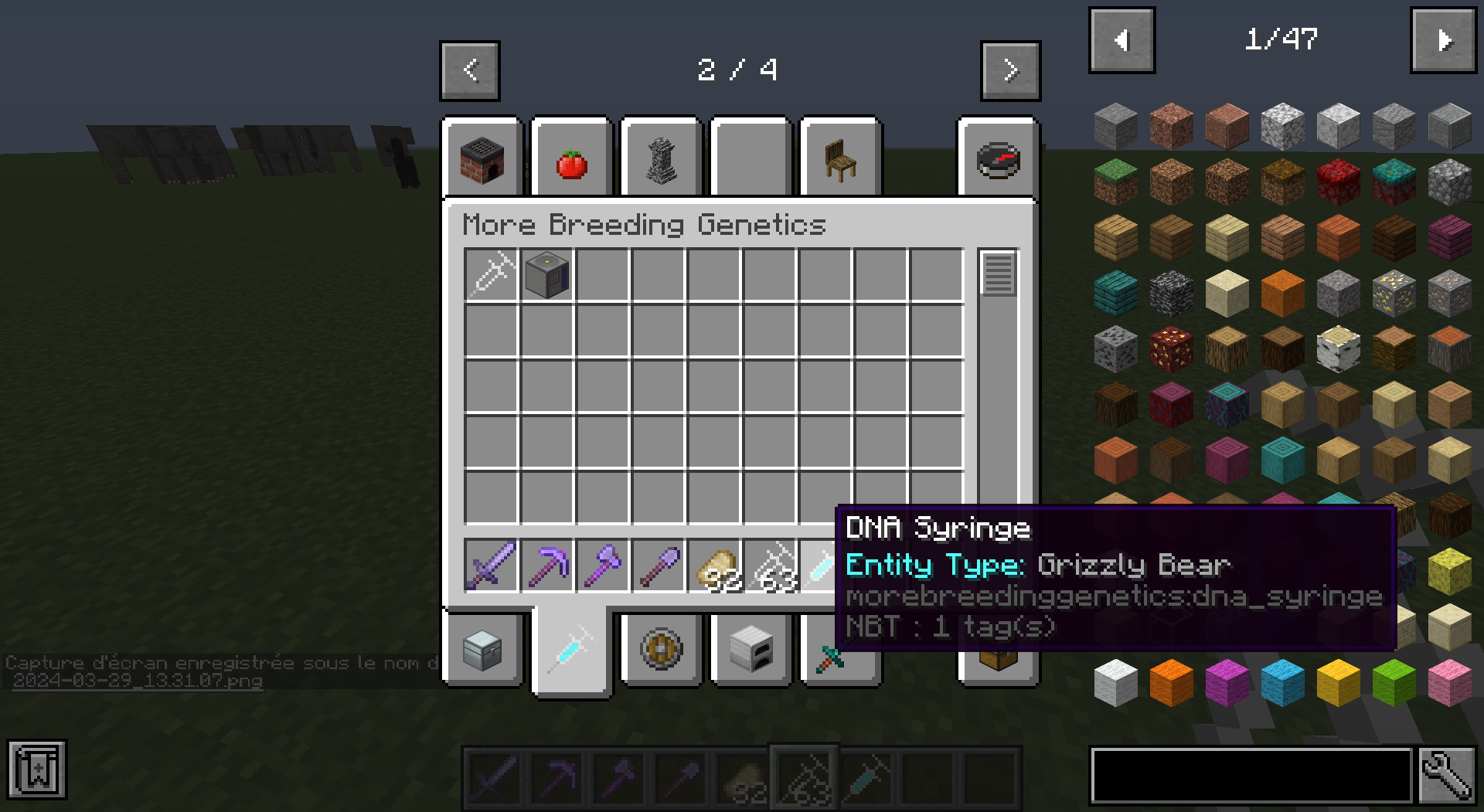Pick the orange concrete block from JEI list
Viewport: 1484px width, 812px height.
1171,681
